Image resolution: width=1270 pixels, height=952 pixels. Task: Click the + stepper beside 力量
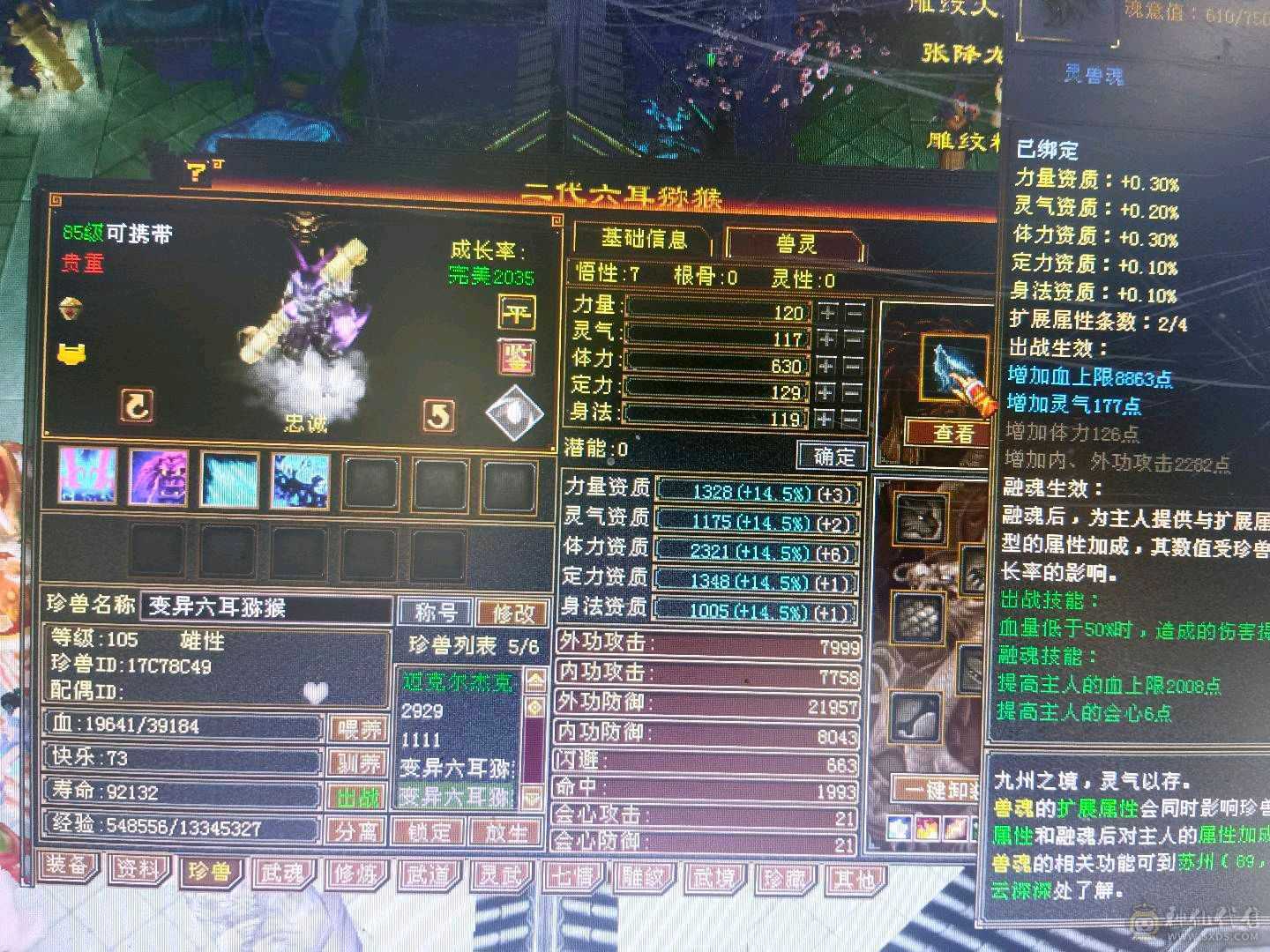coord(825,313)
